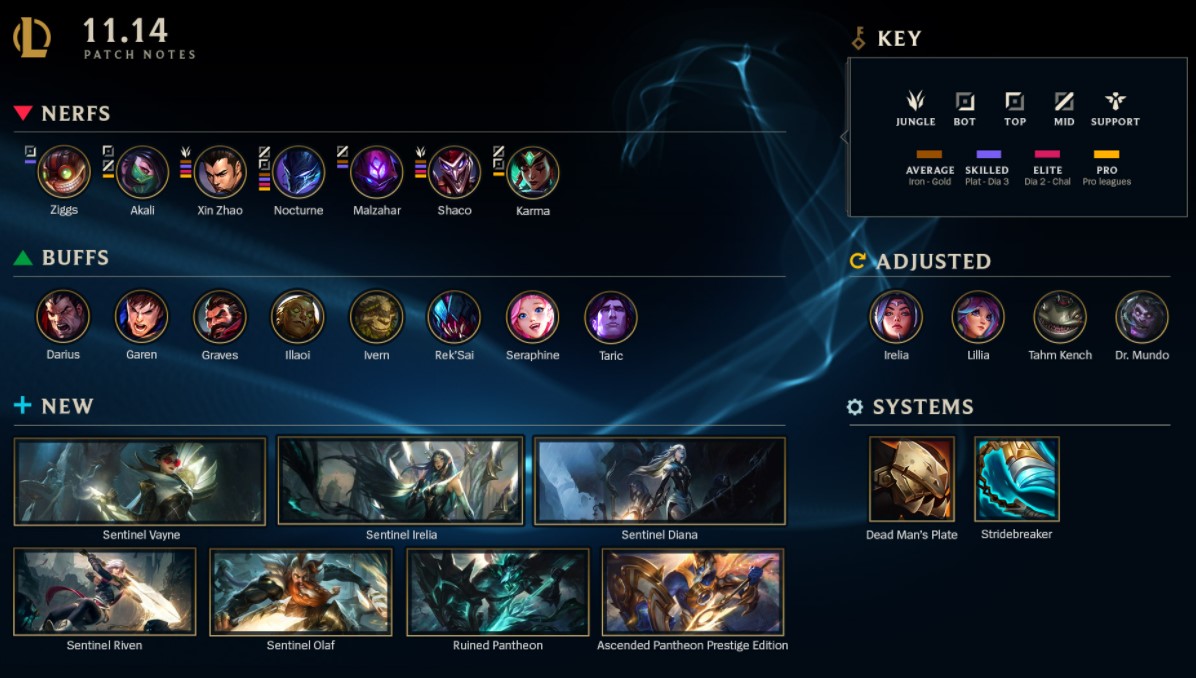This screenshot has width=1196, height=678.
Task: Select the Ruined Pantheon skin image
Action: (x=497, y=592)
